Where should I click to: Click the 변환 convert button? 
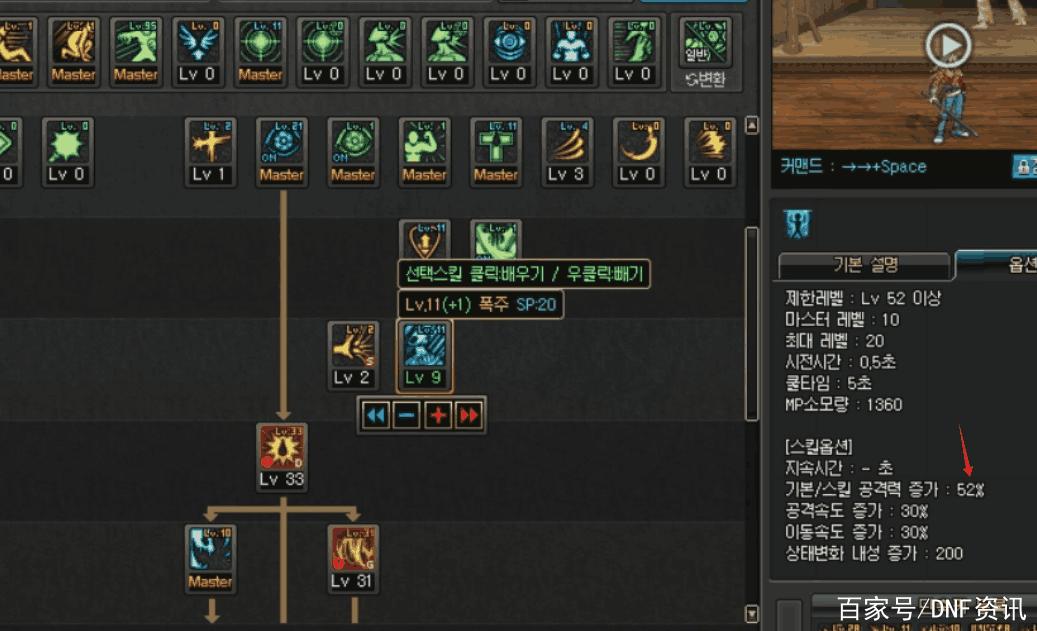(x=706, y=52)
